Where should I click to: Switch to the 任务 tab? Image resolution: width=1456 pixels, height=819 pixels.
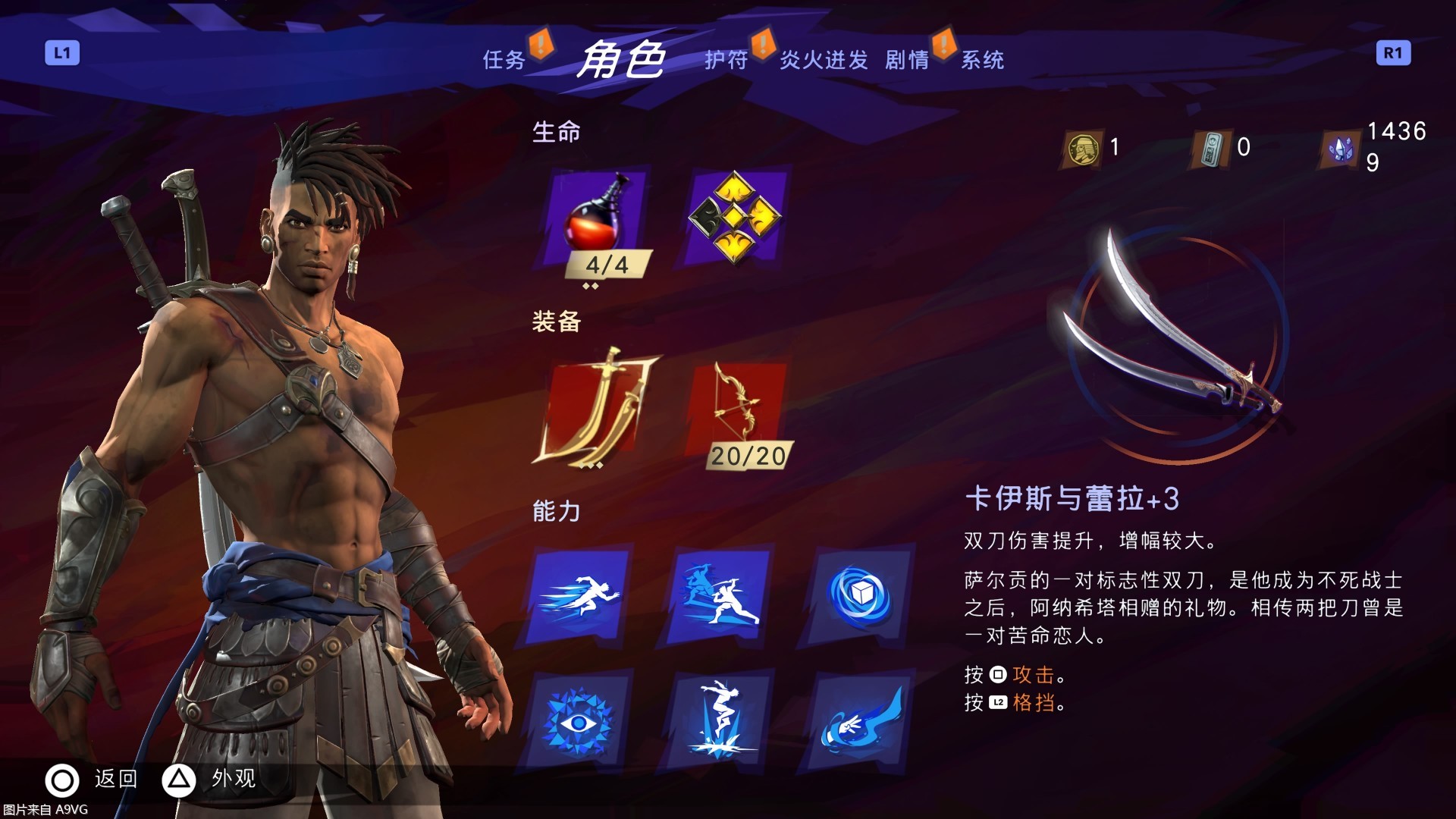point(504,61)
